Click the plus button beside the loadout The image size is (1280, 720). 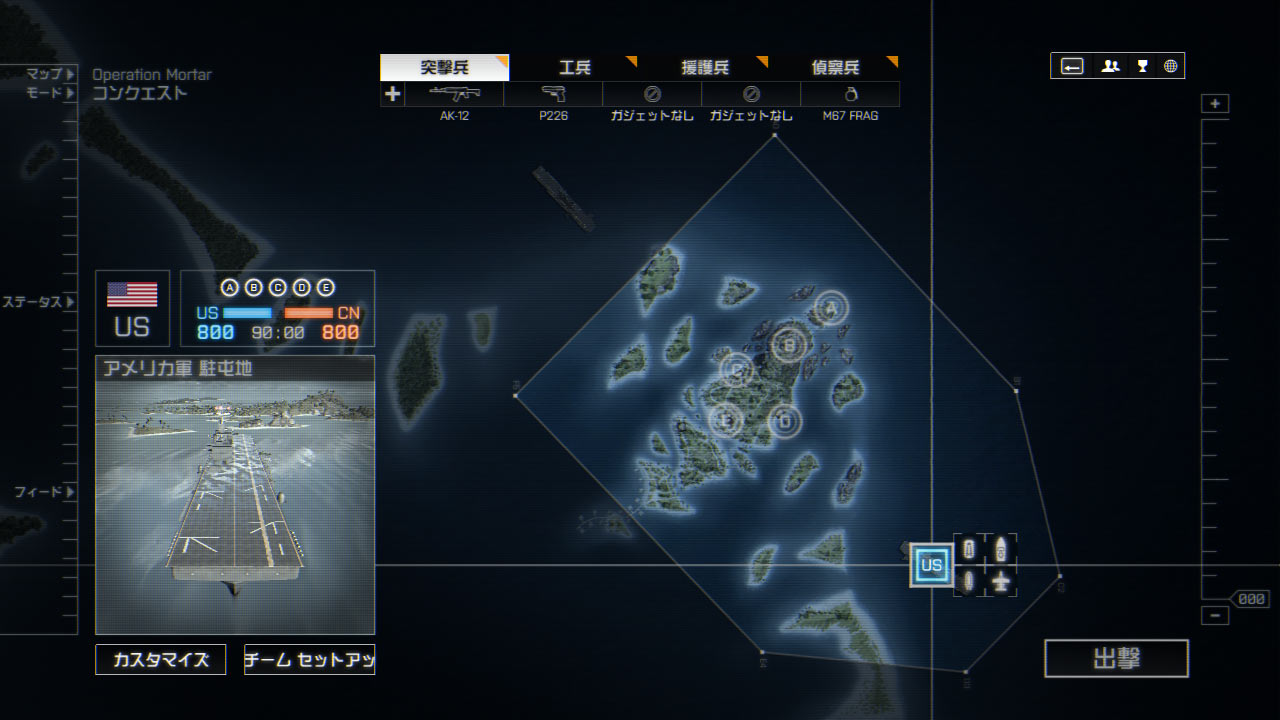(x=392, y=94)
